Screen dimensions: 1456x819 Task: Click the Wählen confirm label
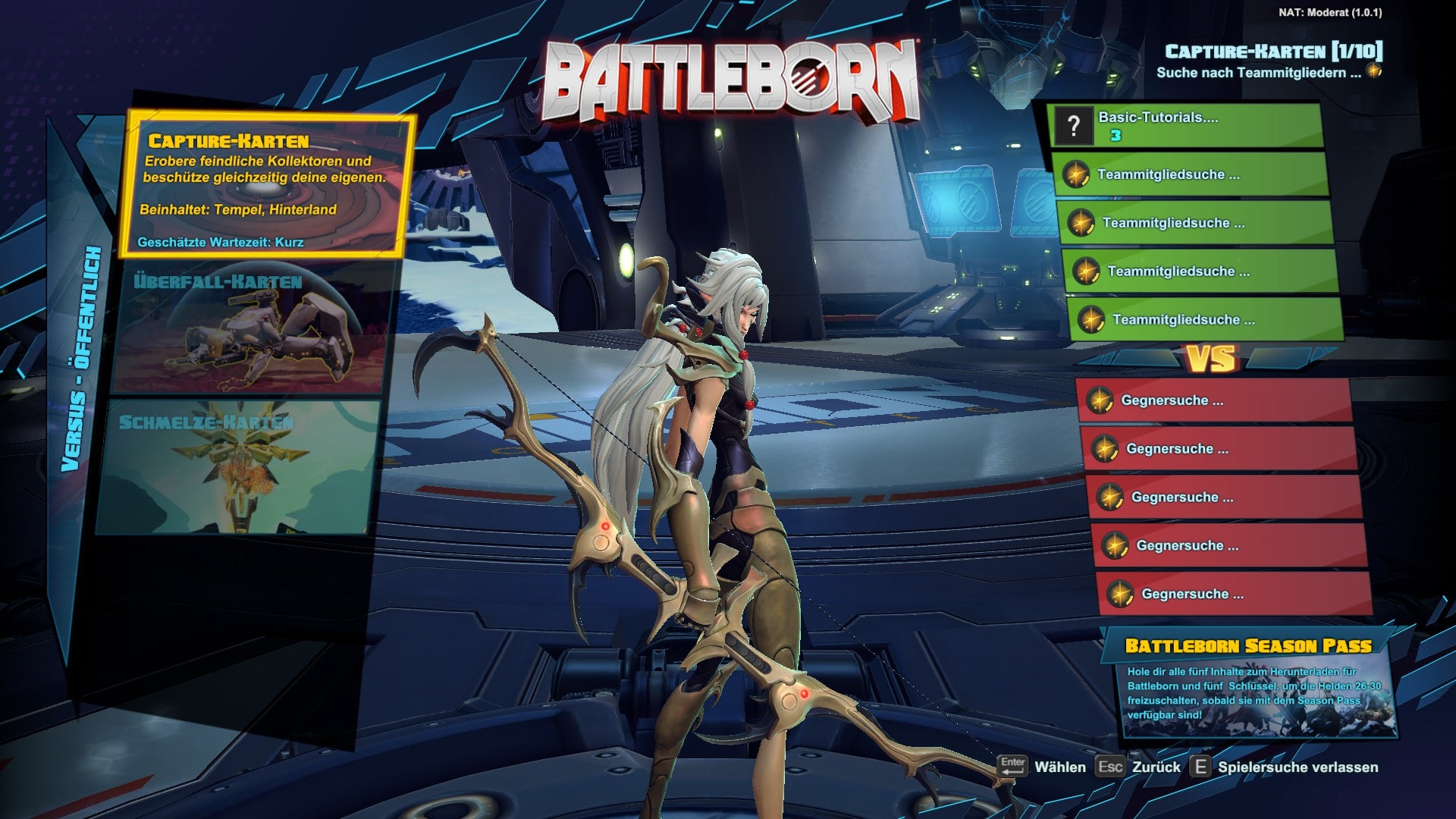(x=1059, y=767)
